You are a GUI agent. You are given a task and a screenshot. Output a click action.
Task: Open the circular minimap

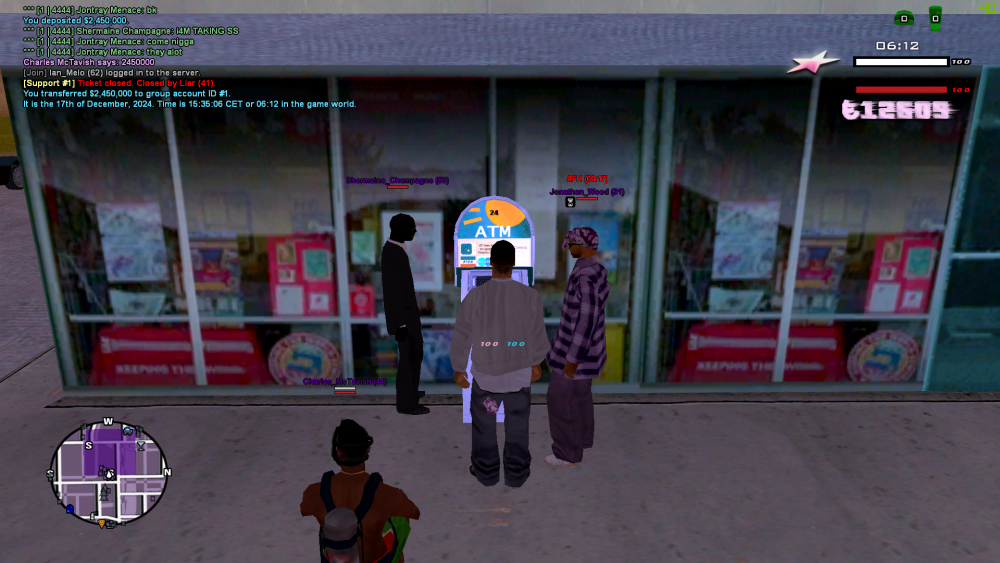pyautogui.click(x=110, y=472)
